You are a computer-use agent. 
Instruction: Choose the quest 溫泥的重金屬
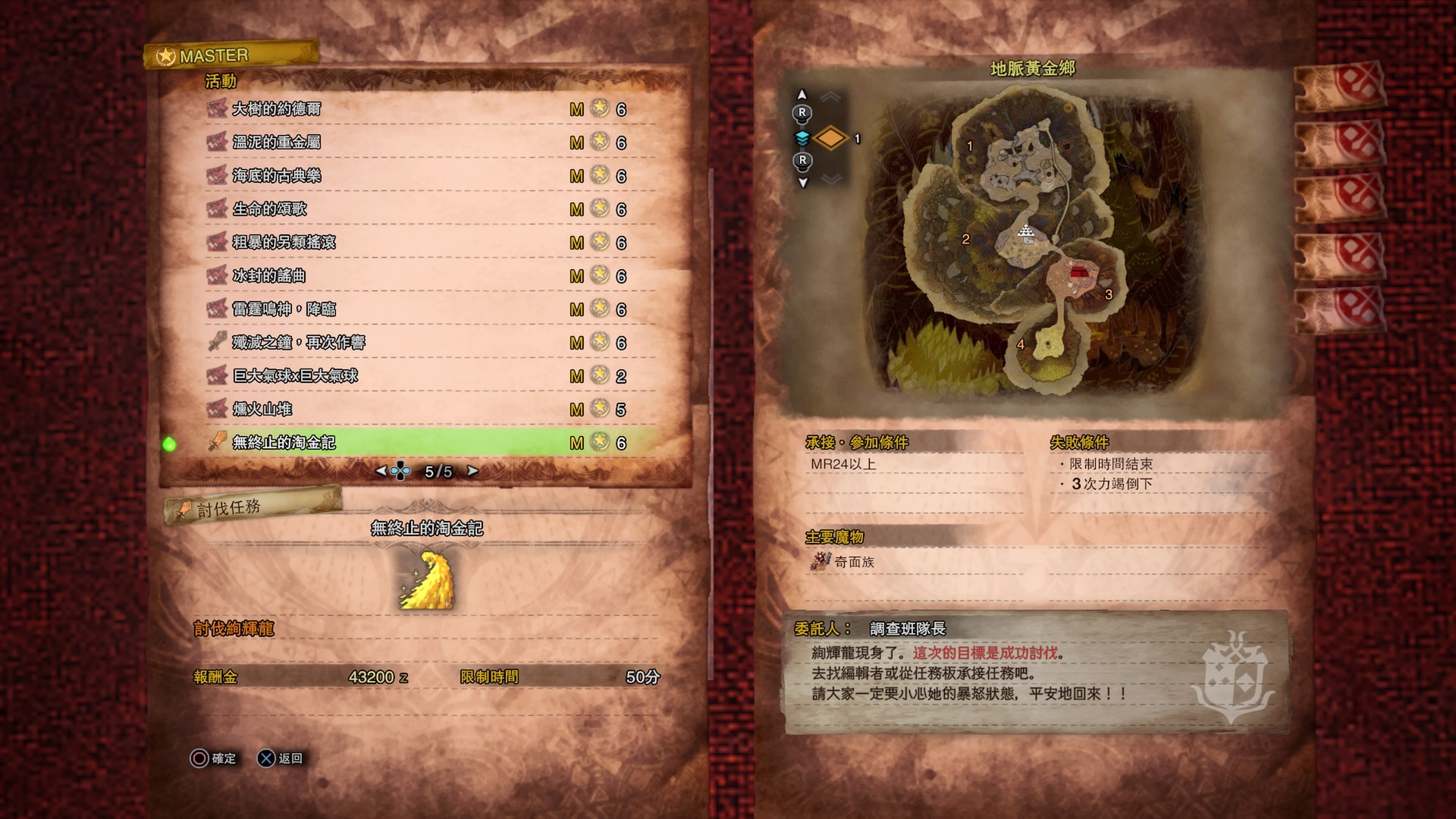pyautogui.click(x=277, y=143)
